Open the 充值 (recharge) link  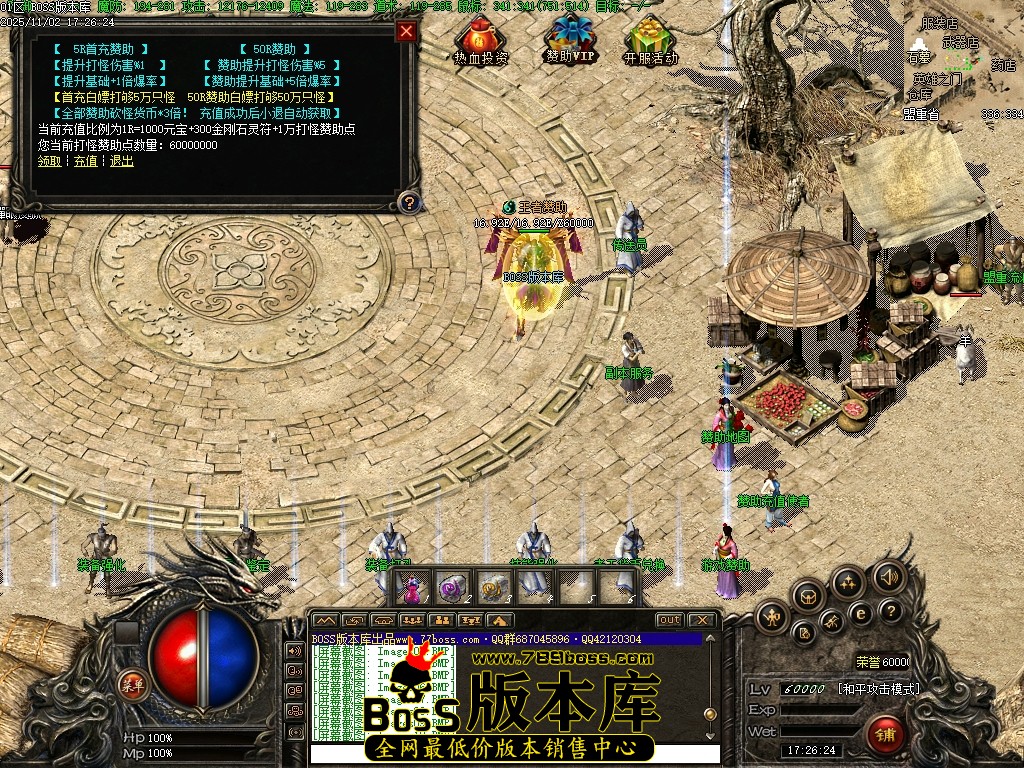85,161
